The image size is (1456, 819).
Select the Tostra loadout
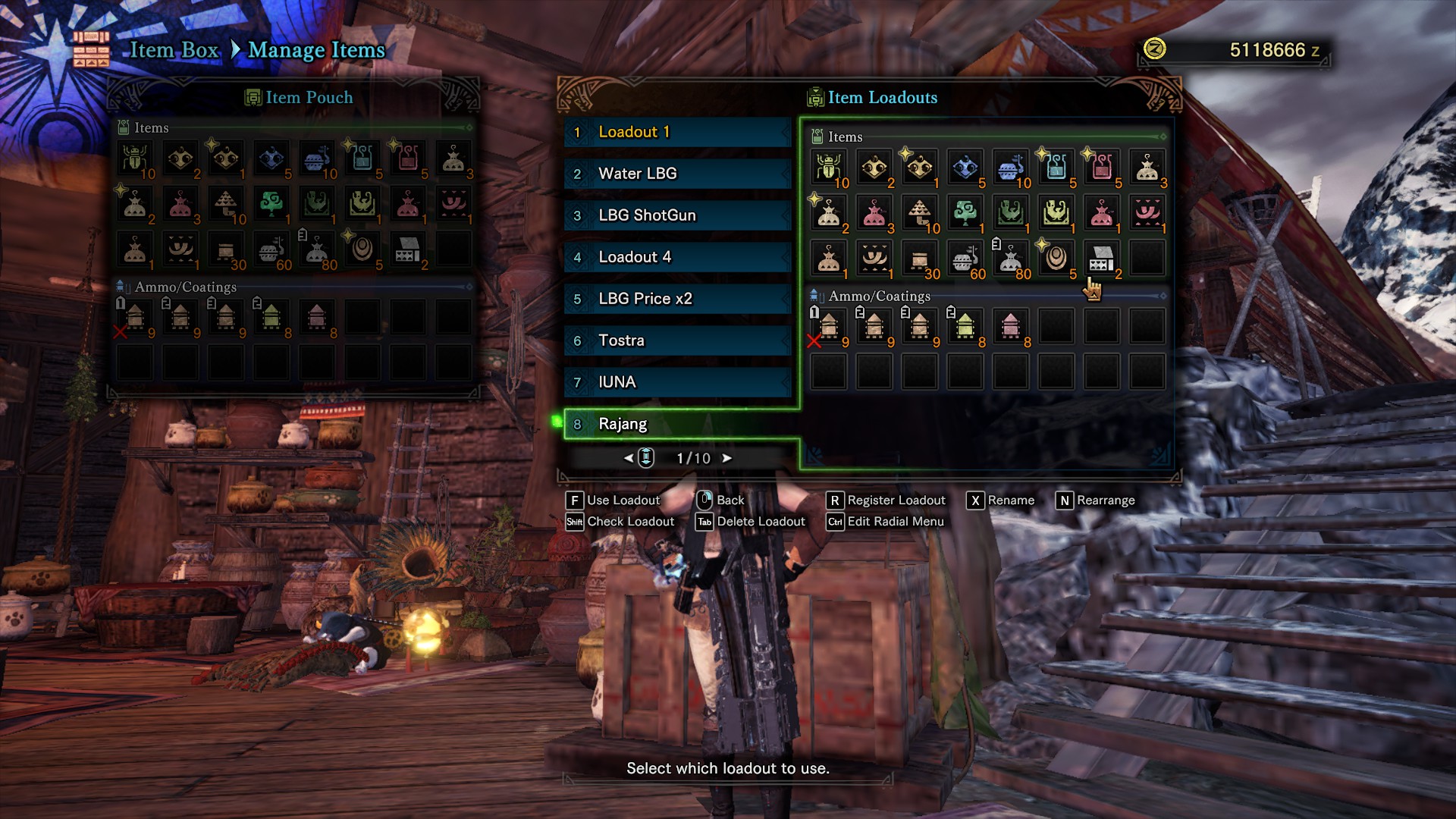pyautogui.click(x=676, y=340)
